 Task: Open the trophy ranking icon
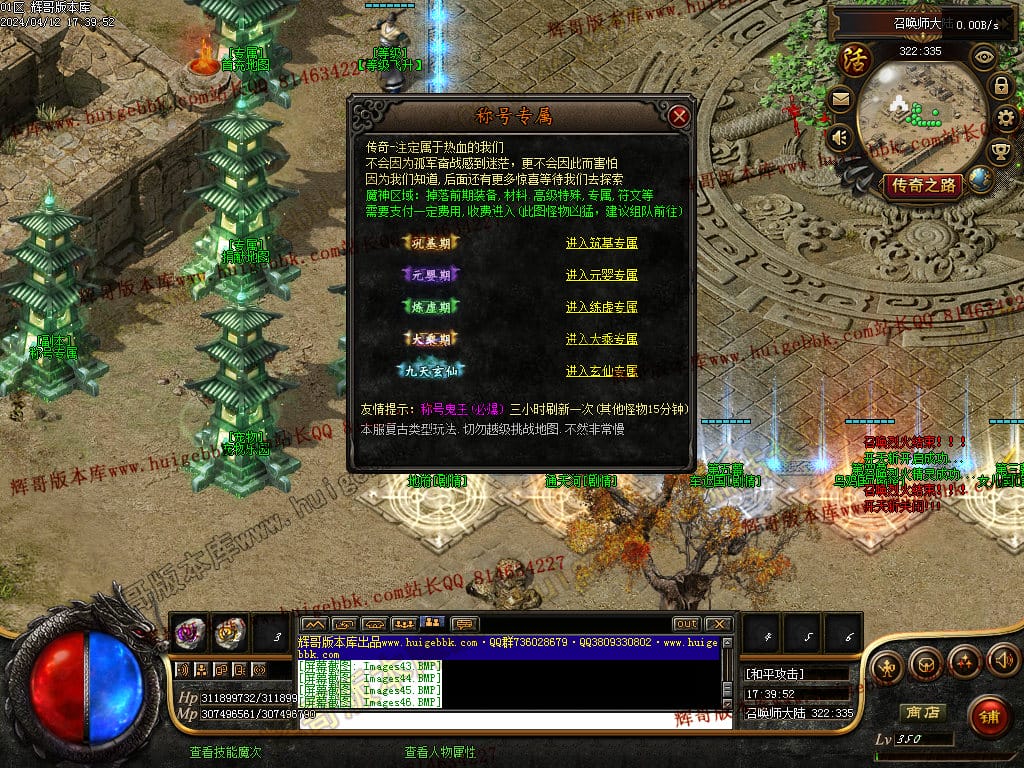point(1000,152)
